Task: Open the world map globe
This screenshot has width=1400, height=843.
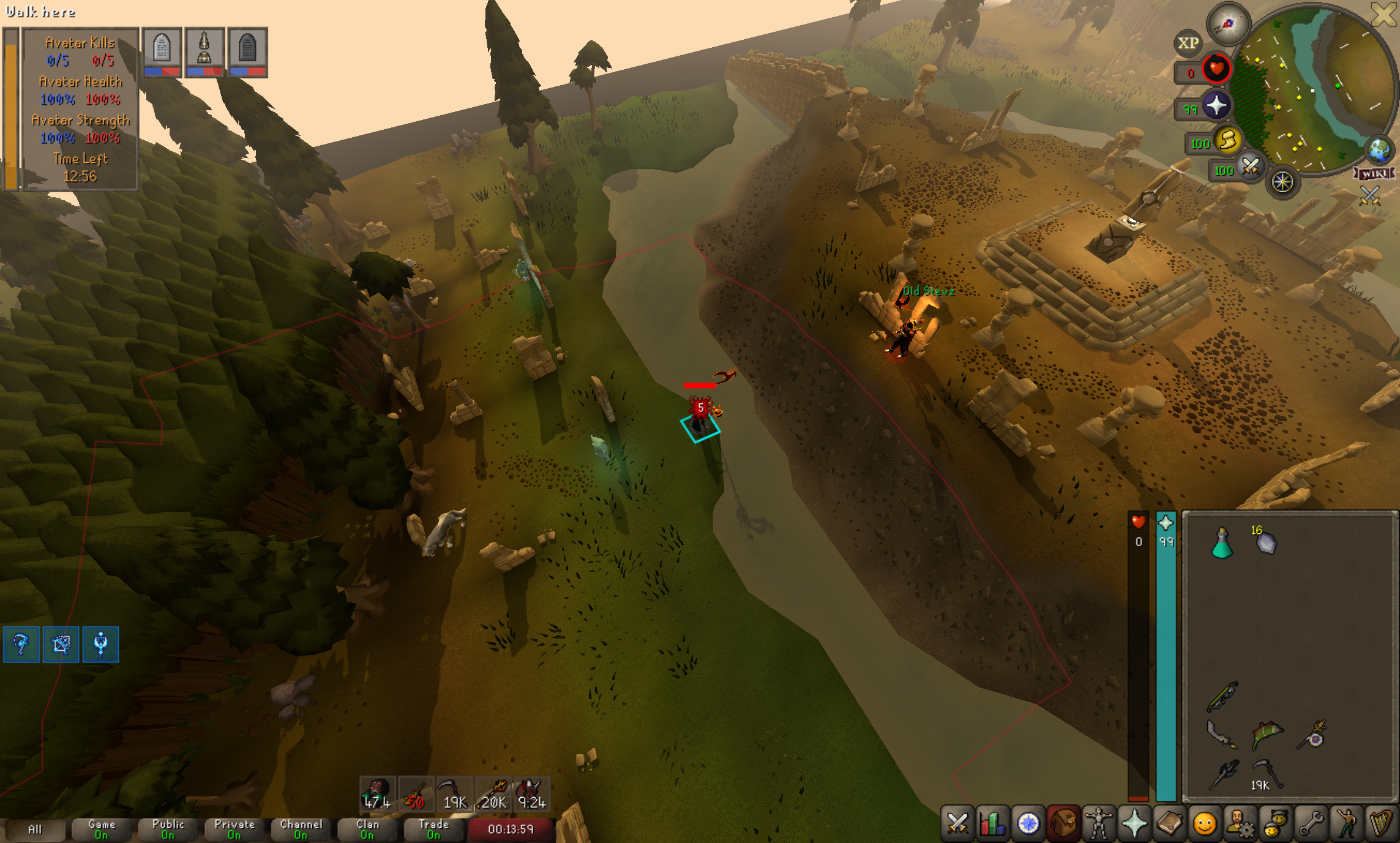Action: pyautogui.click(x=1380, y=150)
